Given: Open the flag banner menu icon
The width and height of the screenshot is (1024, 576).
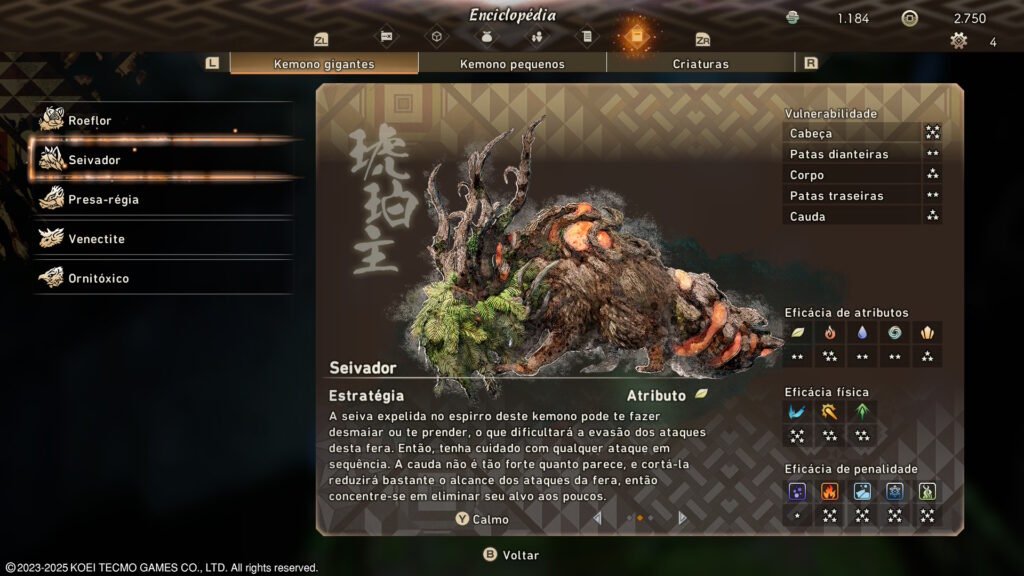Looking at the screenshot, I should 387,38.
